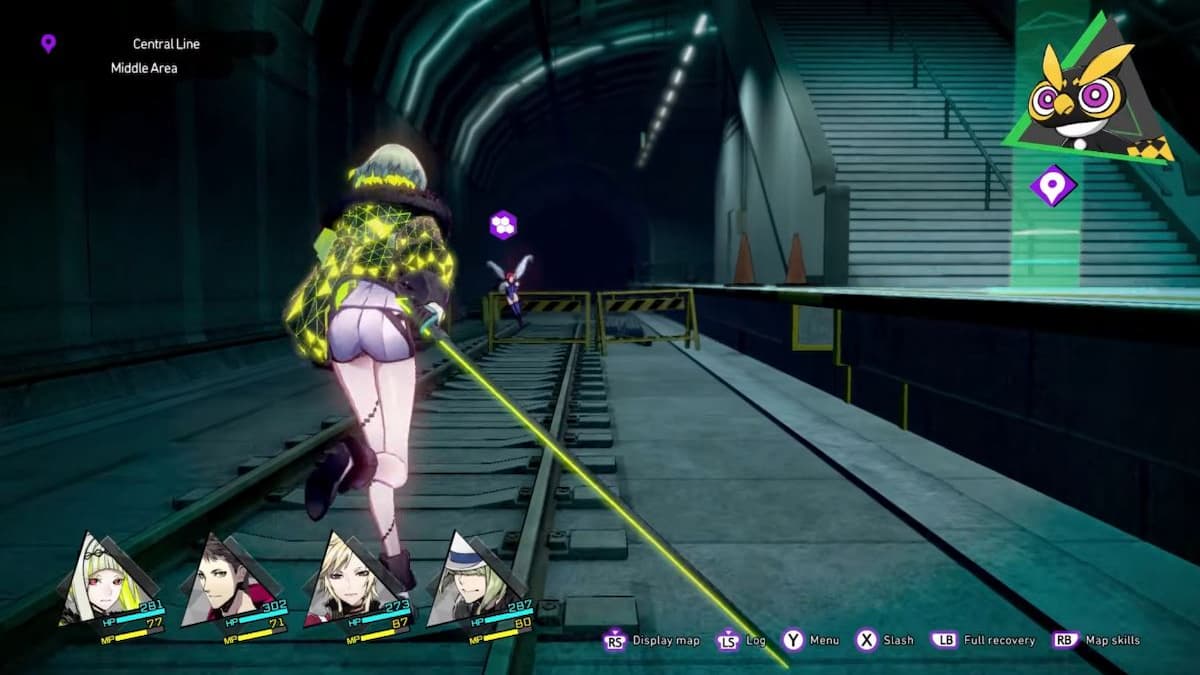Image resolution: width=1200 pixels, height=675 pixels.
Task: Click the purple diamond map marker icon
Action: (x=1052, y=186)
